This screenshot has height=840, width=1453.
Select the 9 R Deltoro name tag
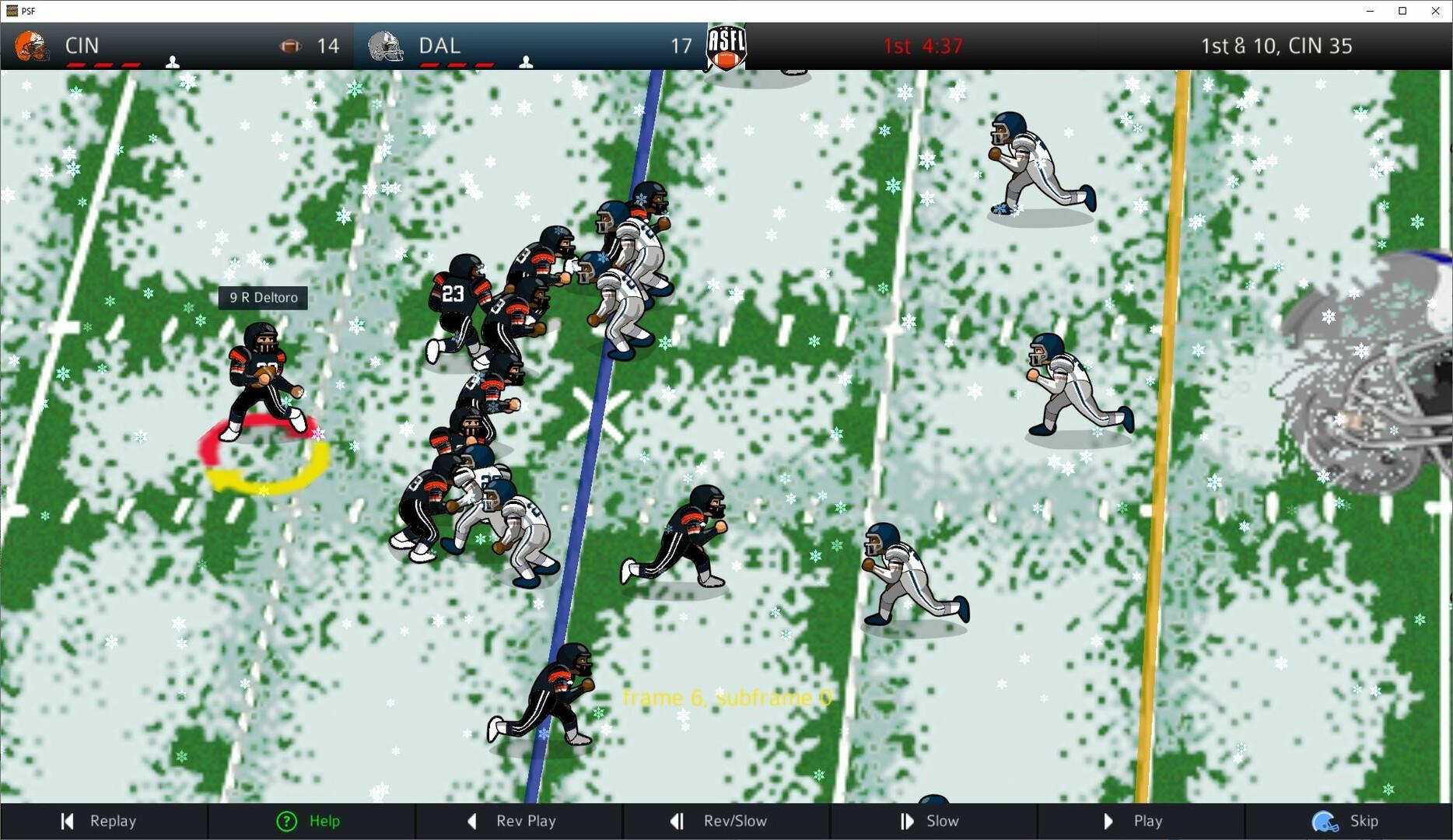[x=262, y=297]
